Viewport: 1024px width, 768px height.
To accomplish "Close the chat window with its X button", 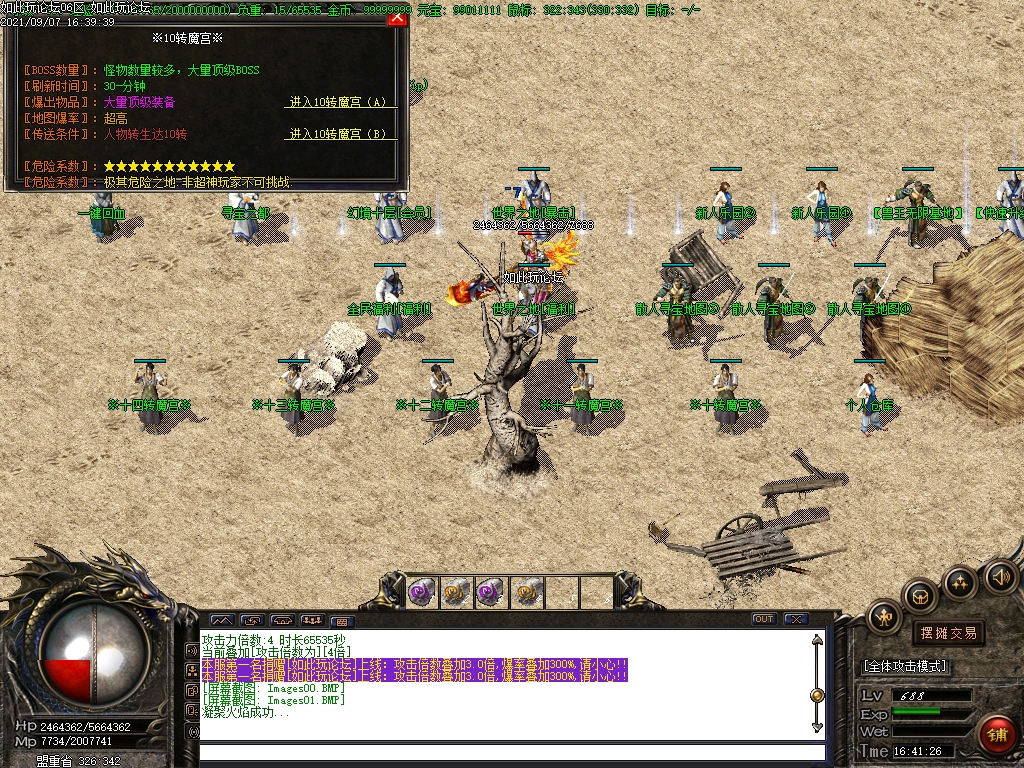I will pos(796,619).
